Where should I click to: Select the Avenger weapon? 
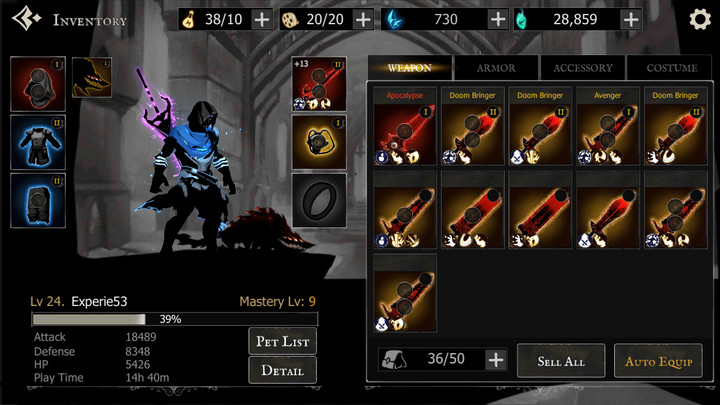click(608, 132)
